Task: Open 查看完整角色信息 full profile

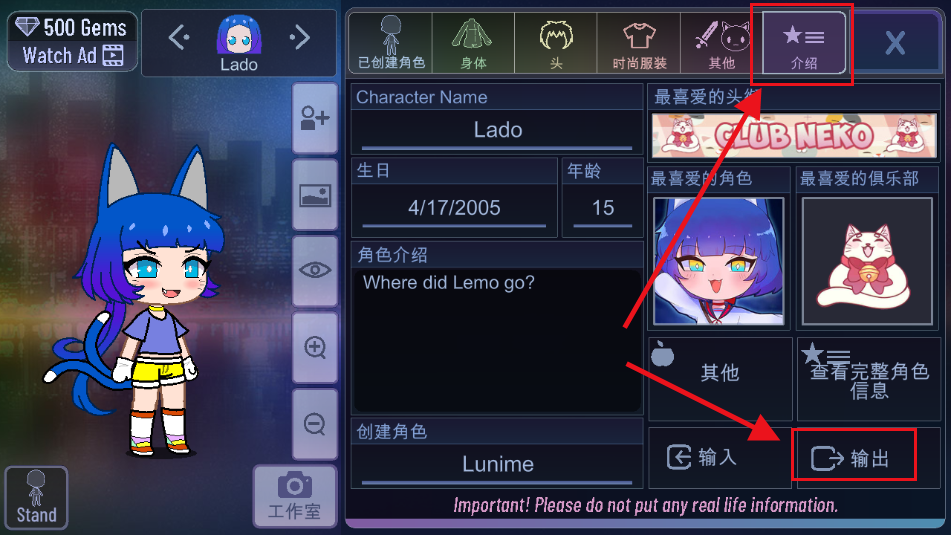Action: point(868,379)
